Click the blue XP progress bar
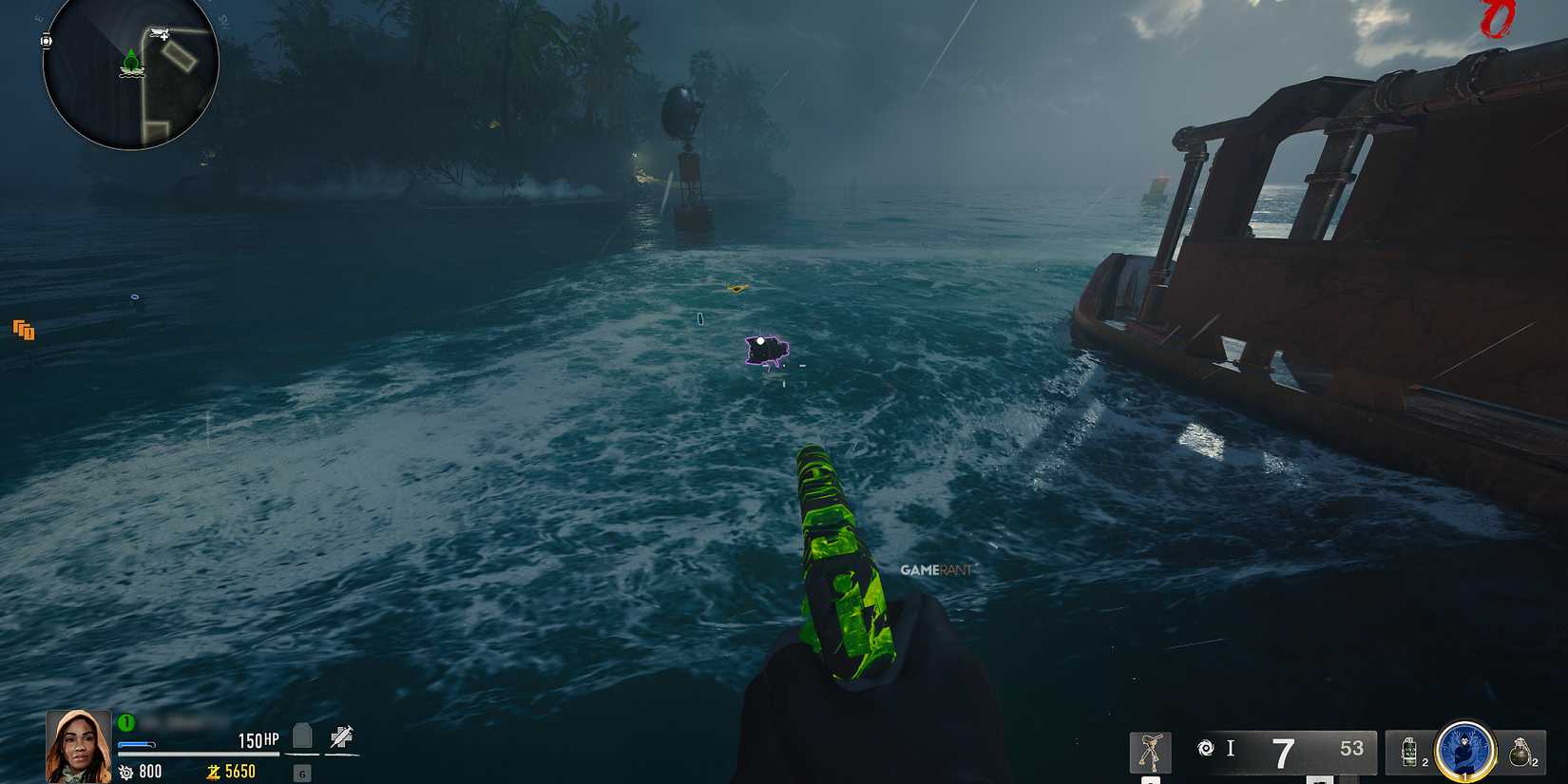 click(137, 743)
